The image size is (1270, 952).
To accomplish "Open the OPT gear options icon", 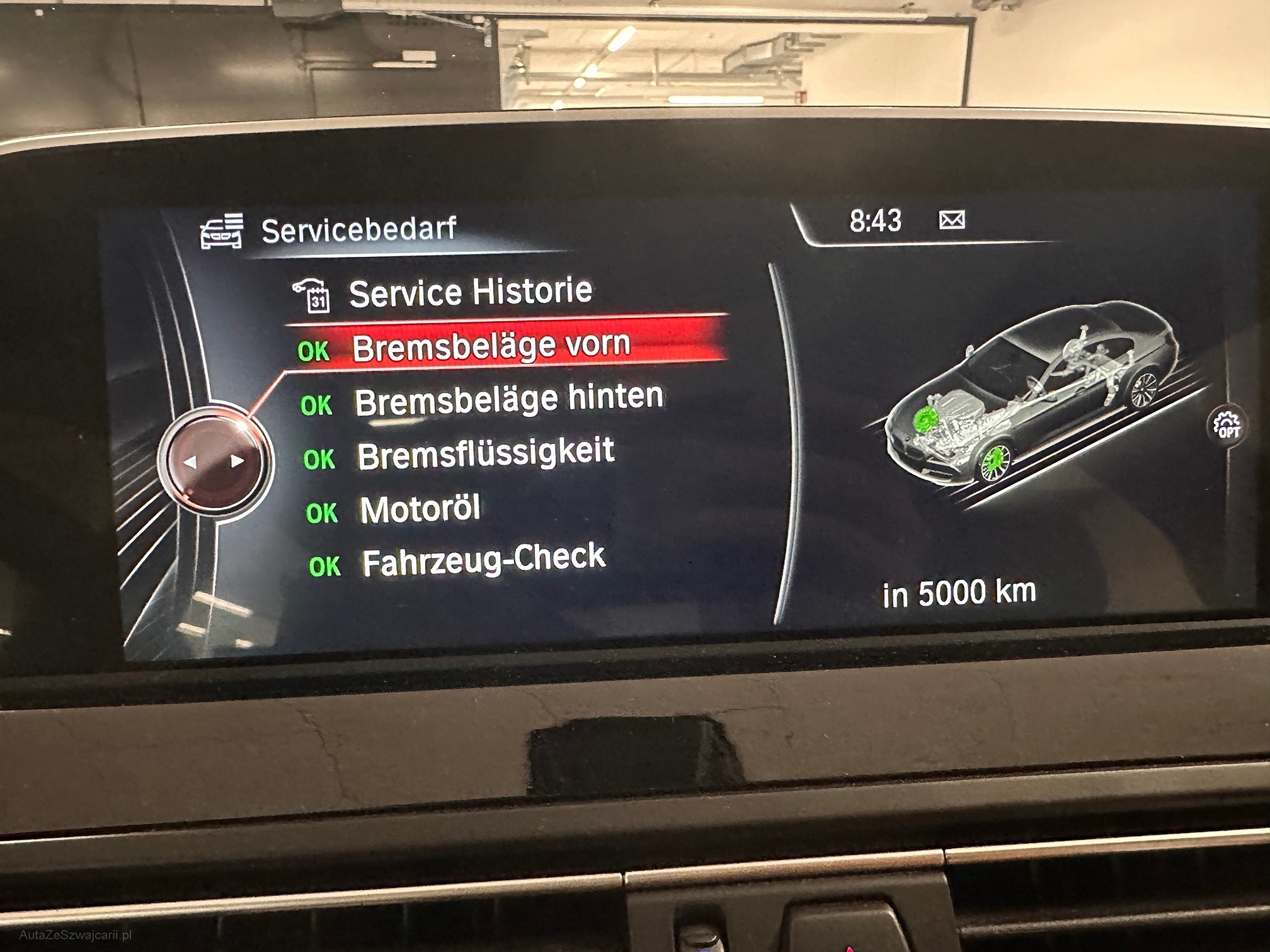I will click(1227, 426).
